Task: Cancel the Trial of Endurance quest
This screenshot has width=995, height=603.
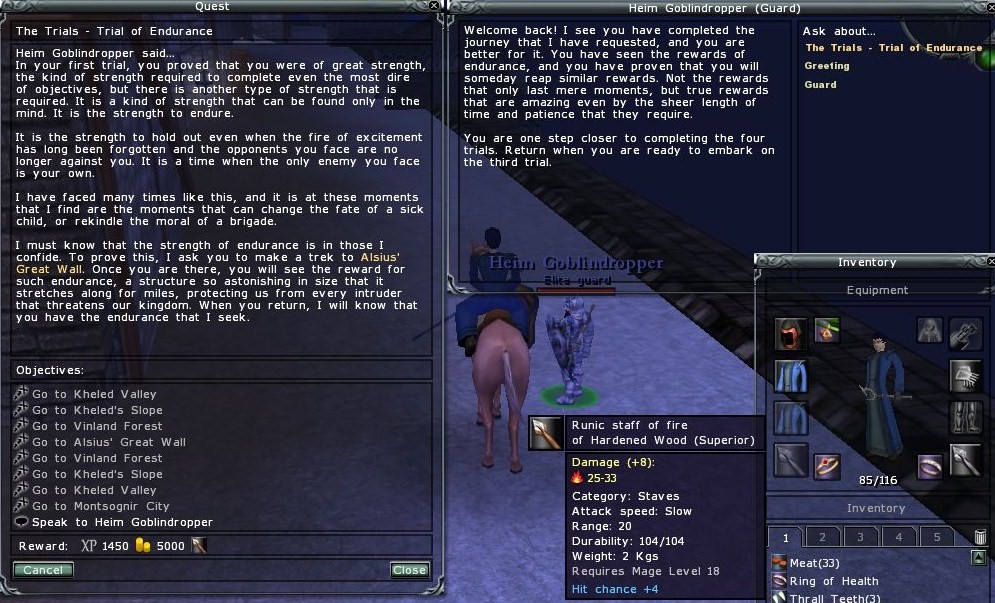Action: (x=43, y=570)
